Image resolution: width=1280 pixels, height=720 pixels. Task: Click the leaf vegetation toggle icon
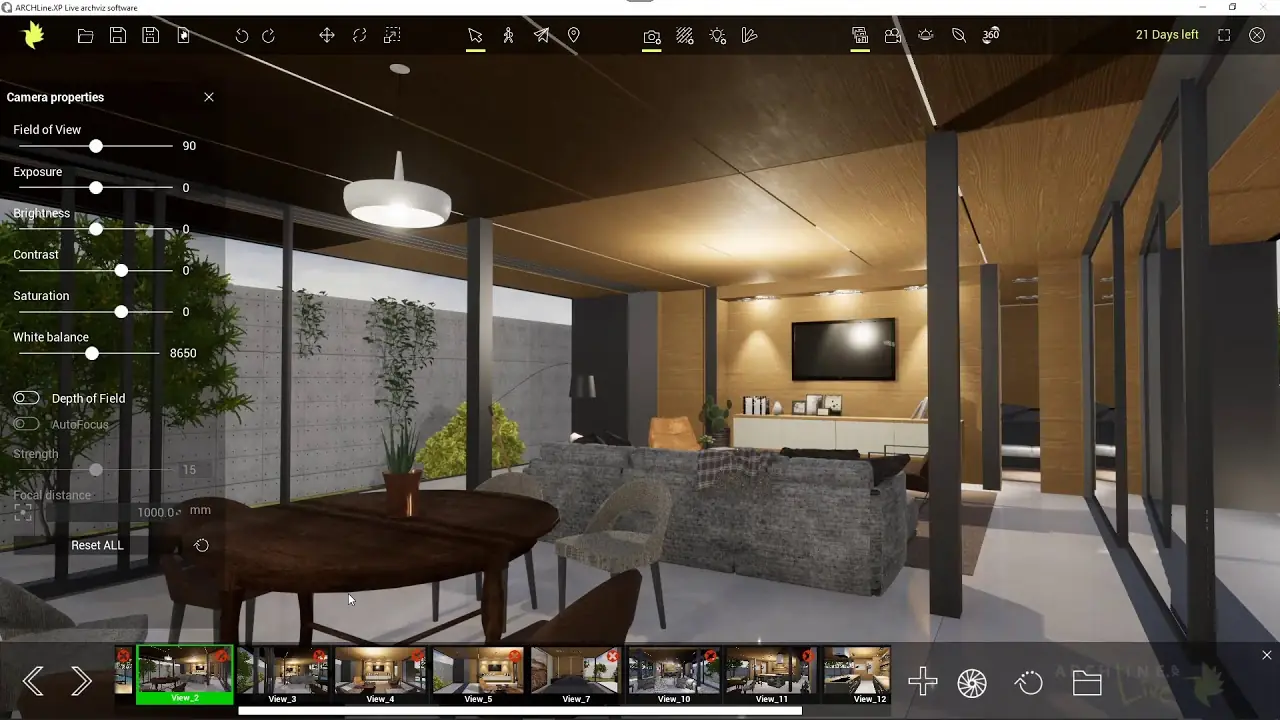point(958,35)
